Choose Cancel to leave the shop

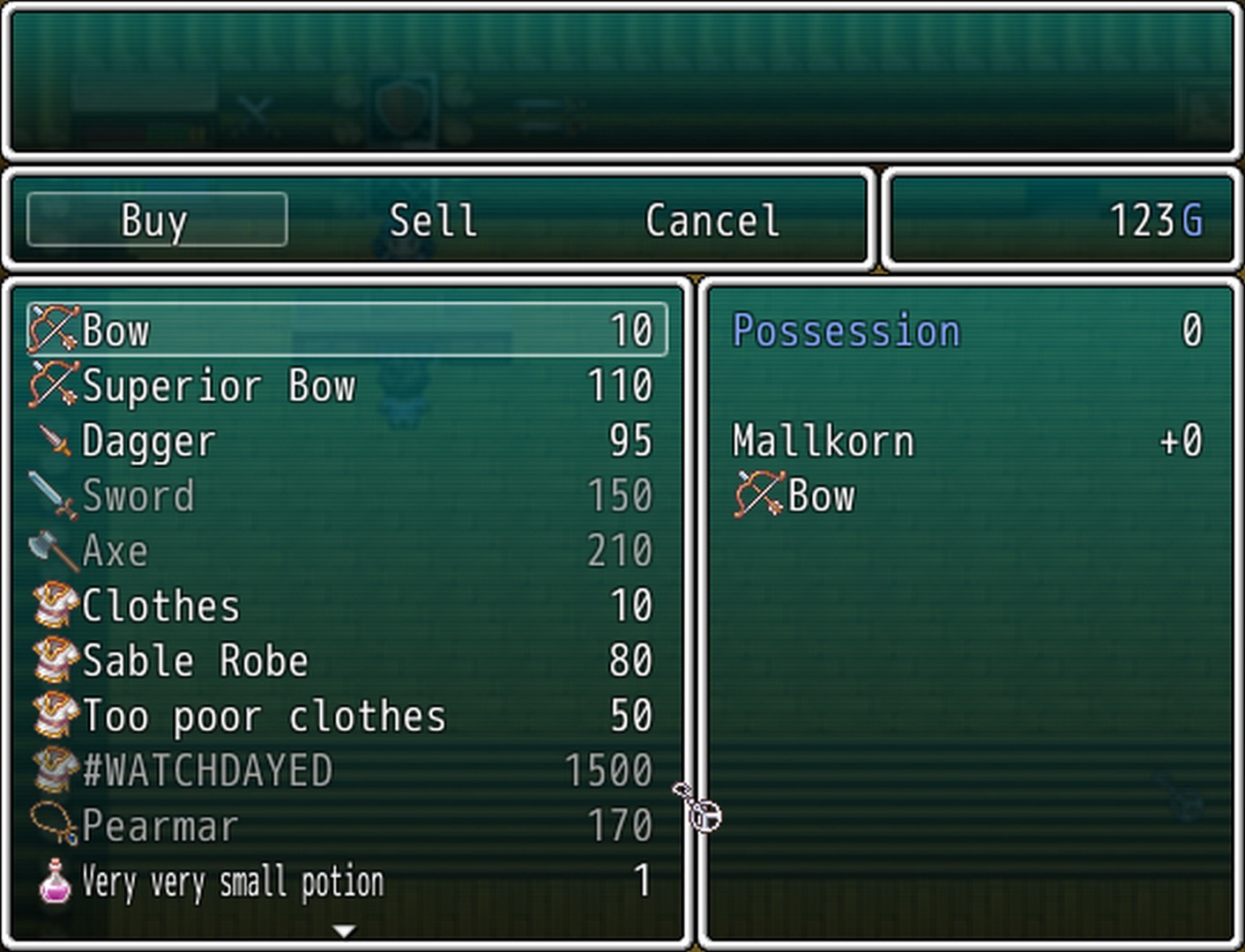point(712,219)
